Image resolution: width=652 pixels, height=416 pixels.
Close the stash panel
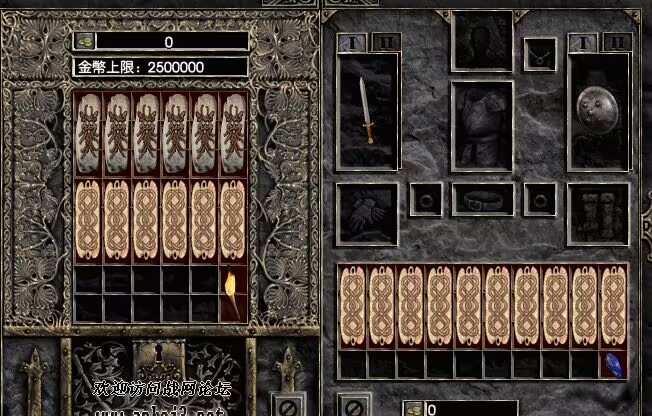click(x=286, y=407)
